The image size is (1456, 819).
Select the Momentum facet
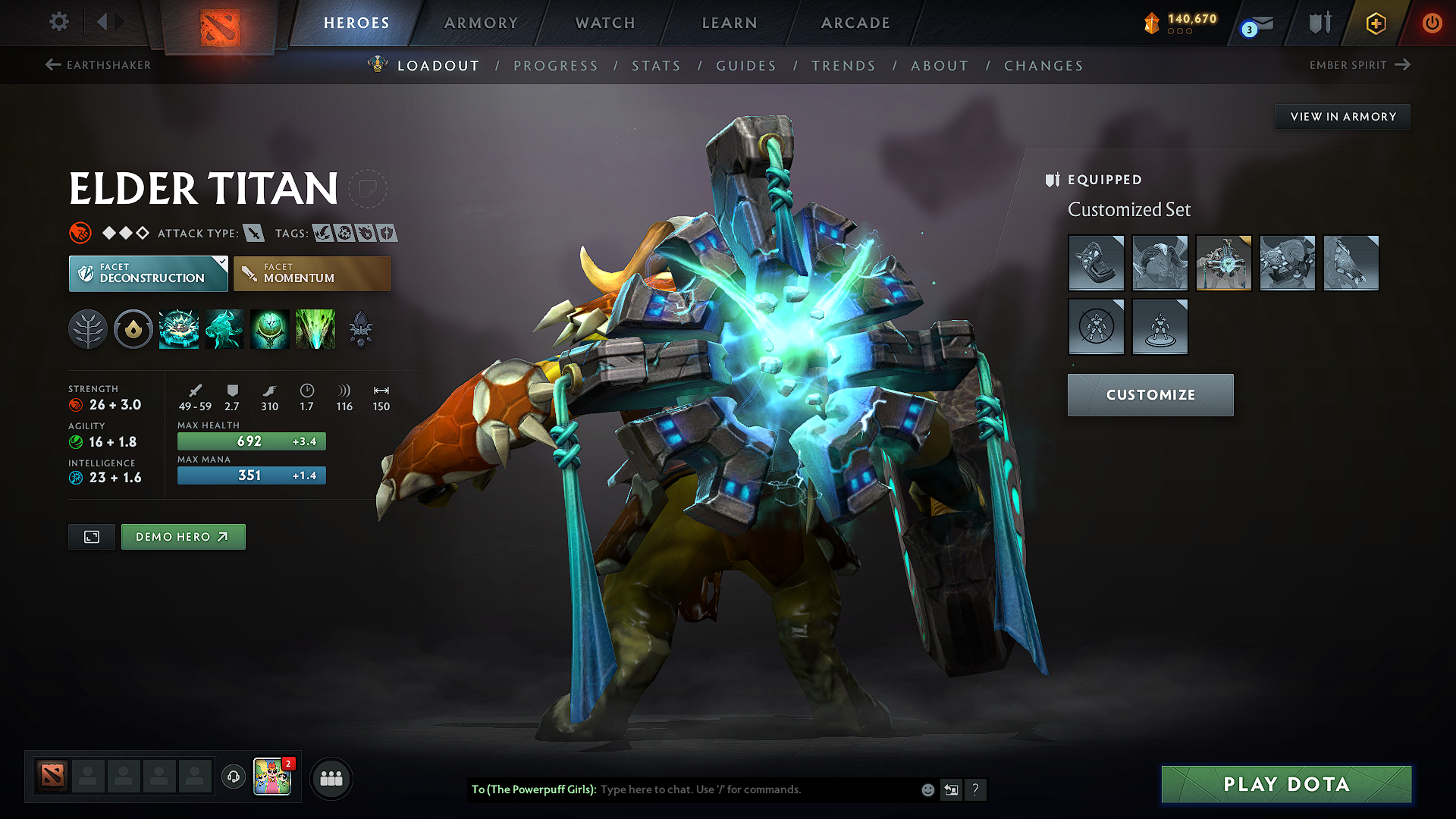click(312, 273)
